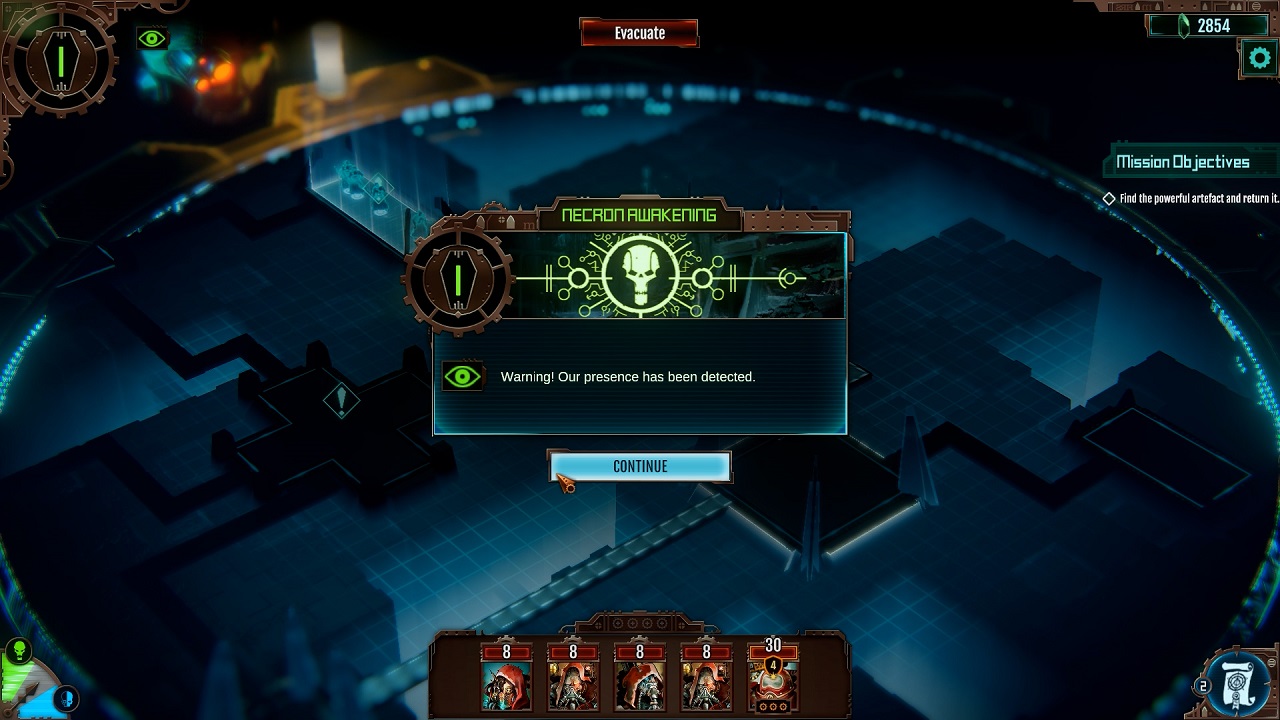Select the middle unit portrait card

pos(639,681)
